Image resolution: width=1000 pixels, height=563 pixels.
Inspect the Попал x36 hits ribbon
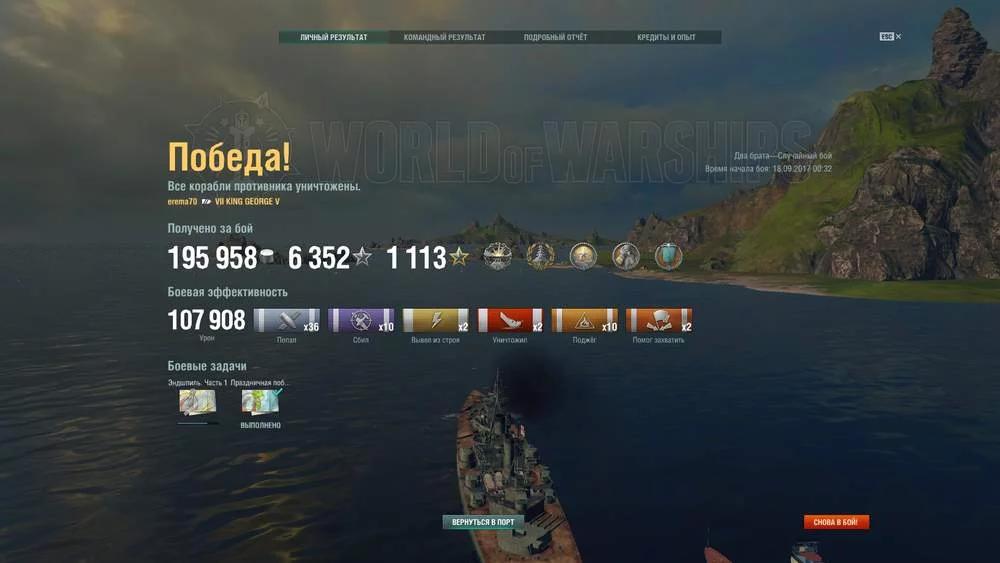(287, 321)
